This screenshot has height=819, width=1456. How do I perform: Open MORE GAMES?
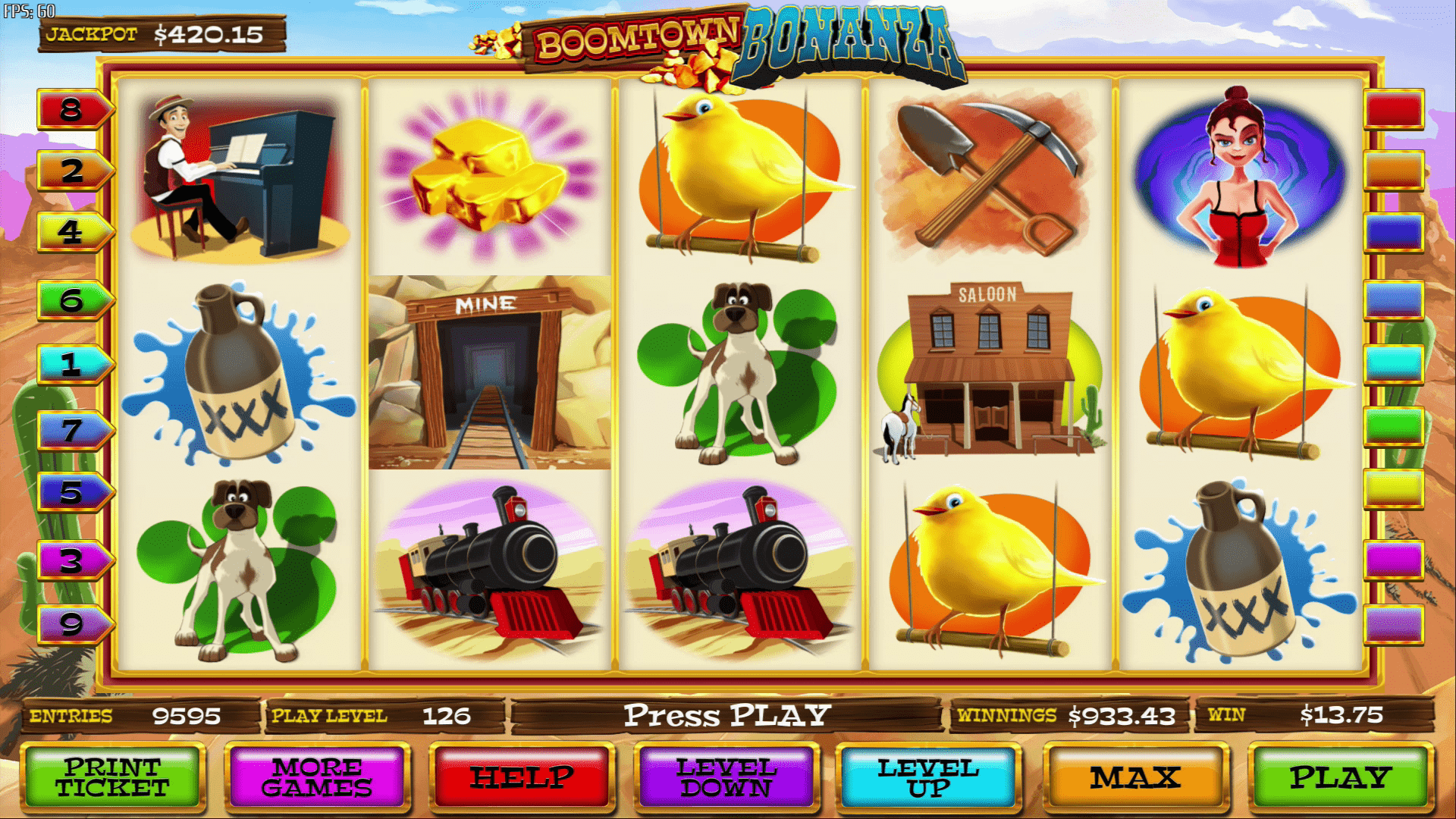pyautogui.click(x=318, y=780)
